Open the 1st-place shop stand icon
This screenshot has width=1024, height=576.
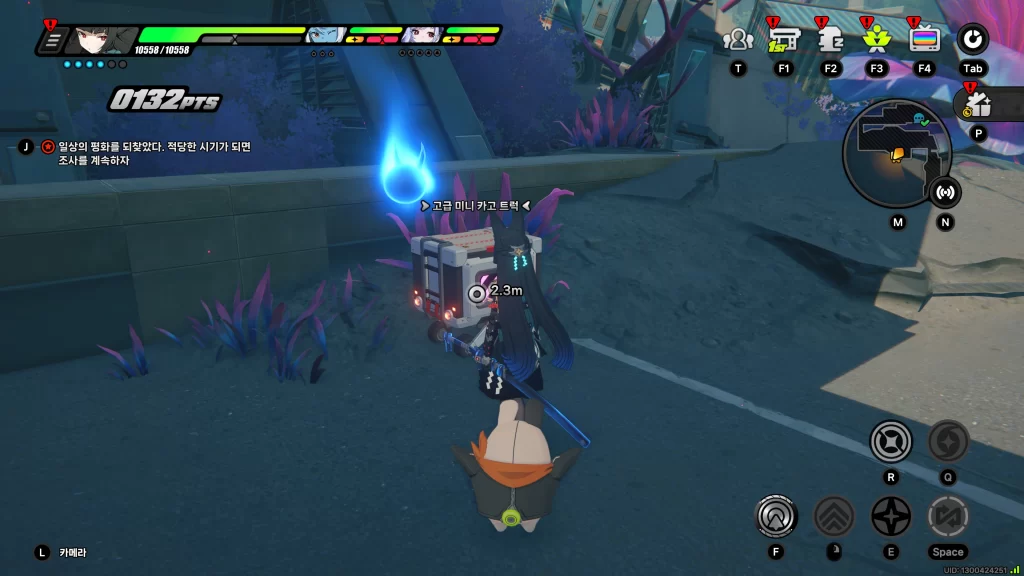[783, 40]
